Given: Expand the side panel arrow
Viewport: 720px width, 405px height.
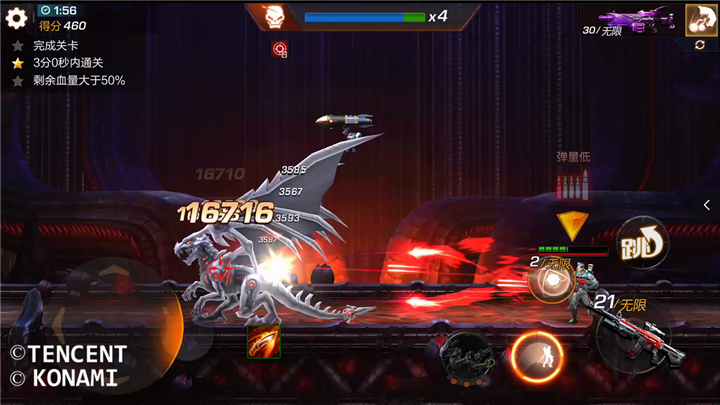Looking at the screenshot, I should pyautogui.click(x=708, y=203).
